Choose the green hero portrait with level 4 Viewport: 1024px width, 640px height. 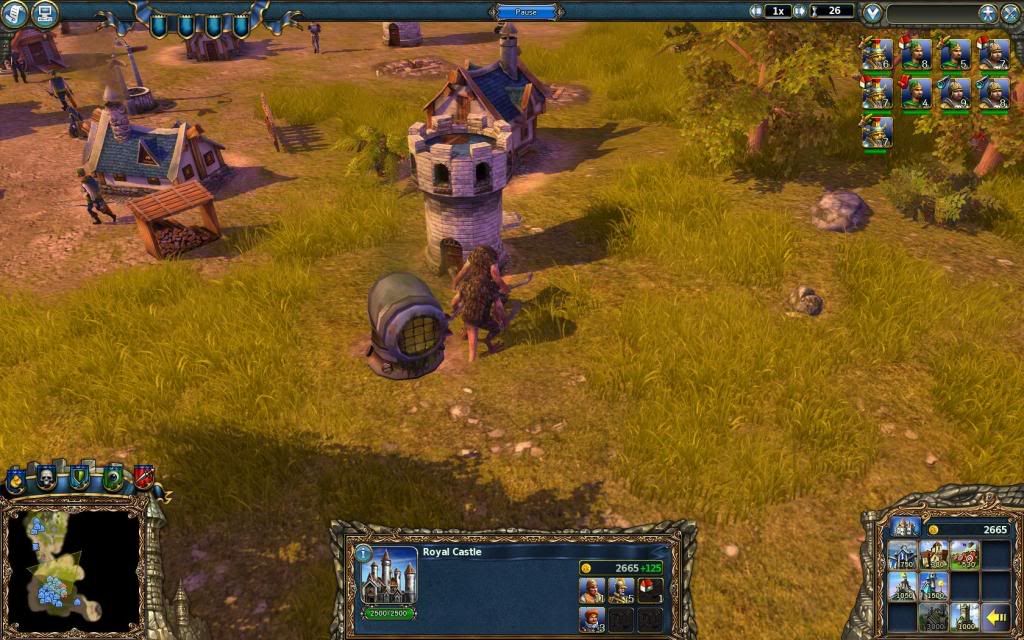(x=916, y=93)
